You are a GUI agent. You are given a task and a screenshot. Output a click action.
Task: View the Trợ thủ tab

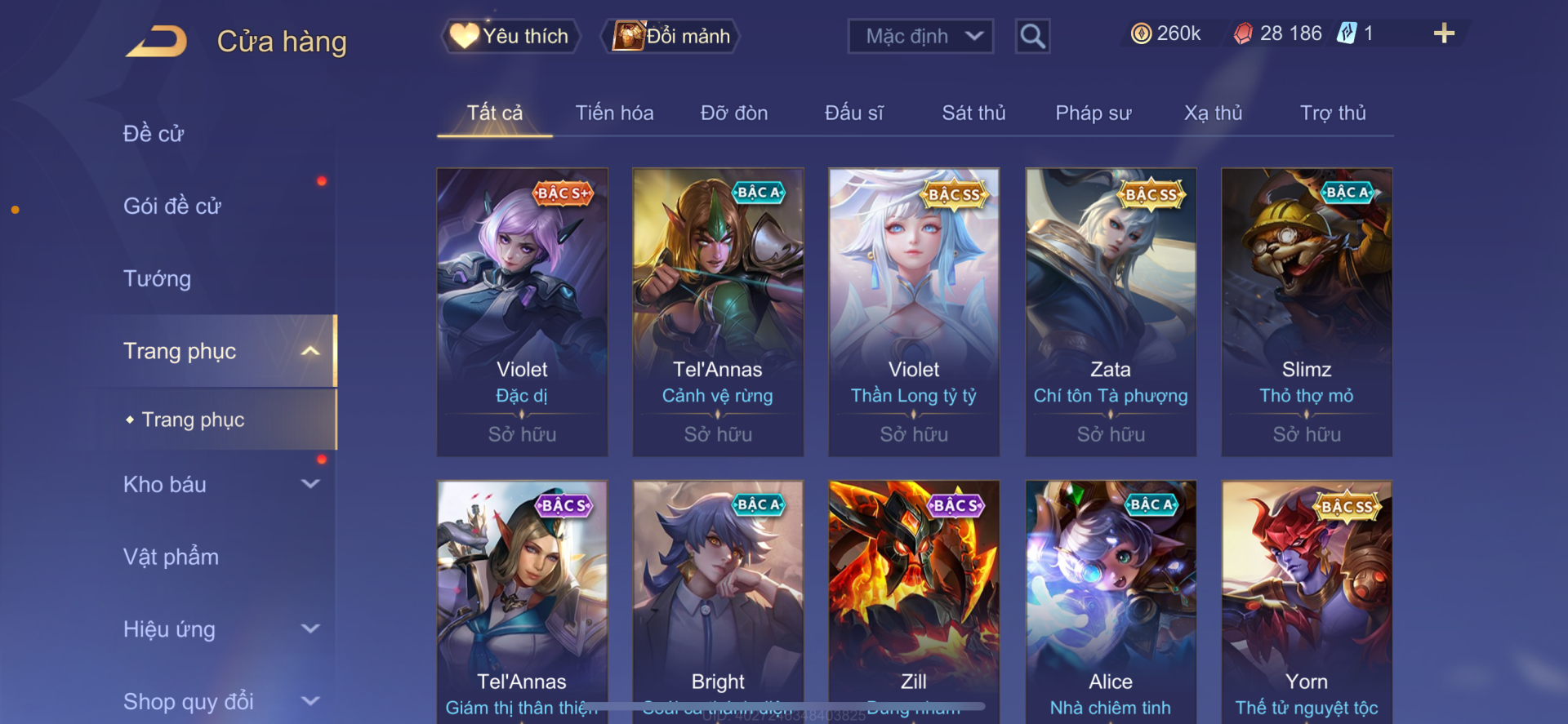1333,113
